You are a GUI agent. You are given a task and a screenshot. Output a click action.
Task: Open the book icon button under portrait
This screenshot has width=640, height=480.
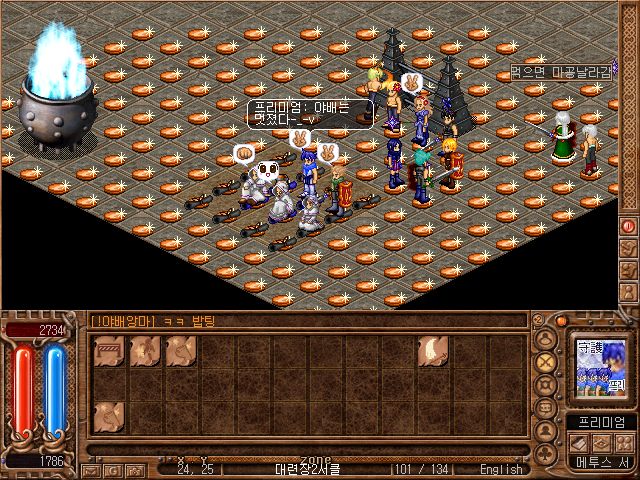[x=580, y=442]
